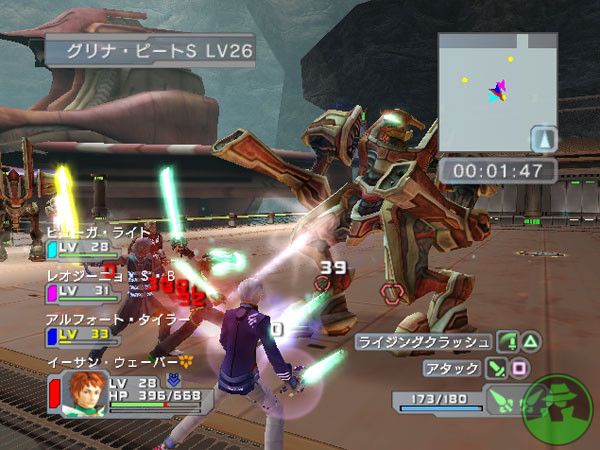Click the グリナ・ビートS LV26 target panel
The image size is (600, 450).
150,48
